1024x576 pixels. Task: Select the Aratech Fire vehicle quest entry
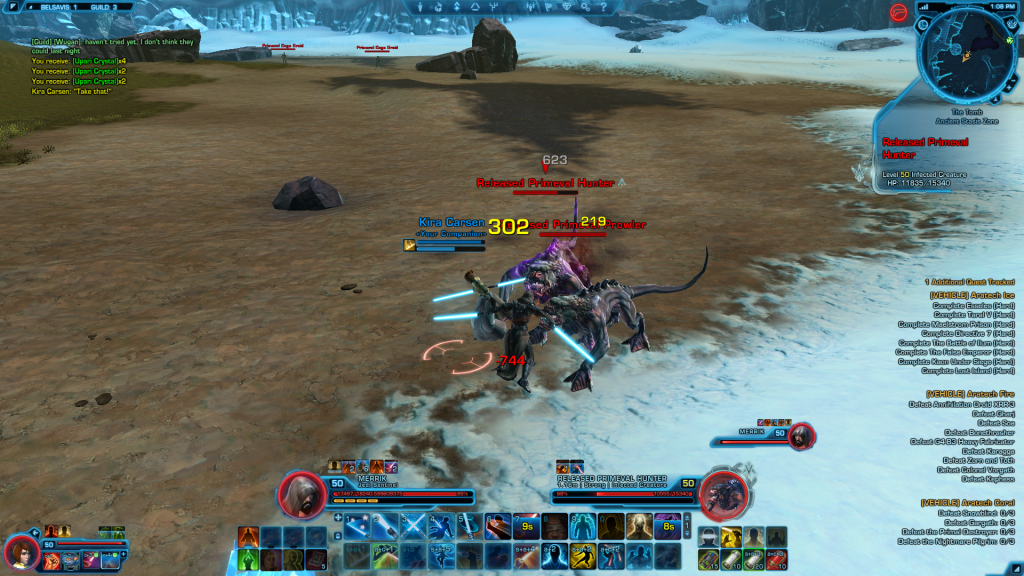tap(970, 394)
